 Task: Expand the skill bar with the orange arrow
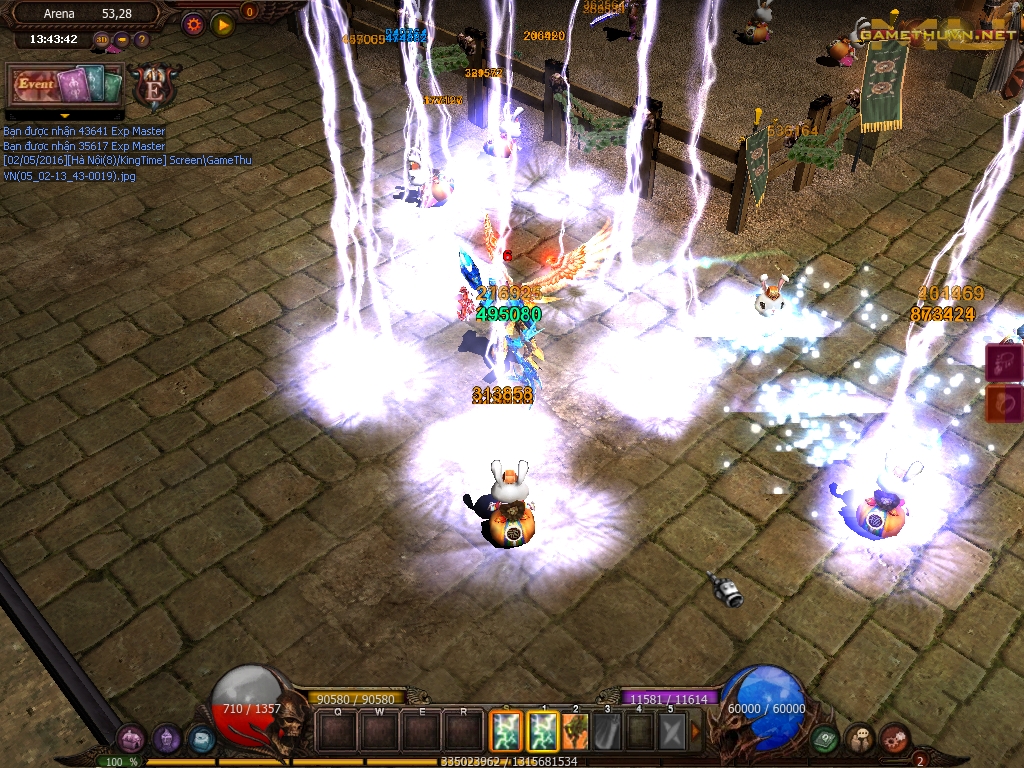coord(696,731)
